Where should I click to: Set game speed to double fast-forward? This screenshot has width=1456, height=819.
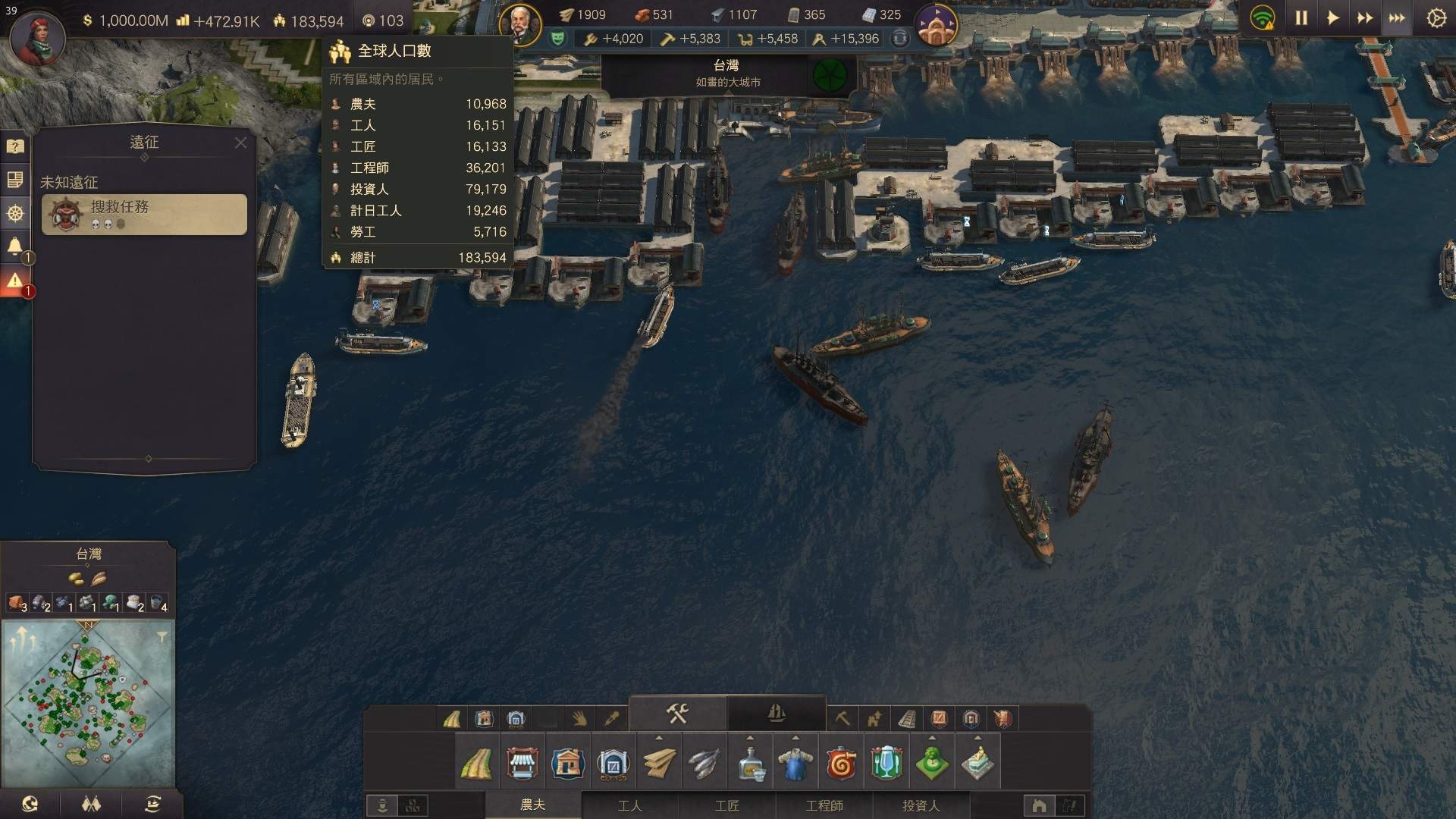click(1364, 18)
